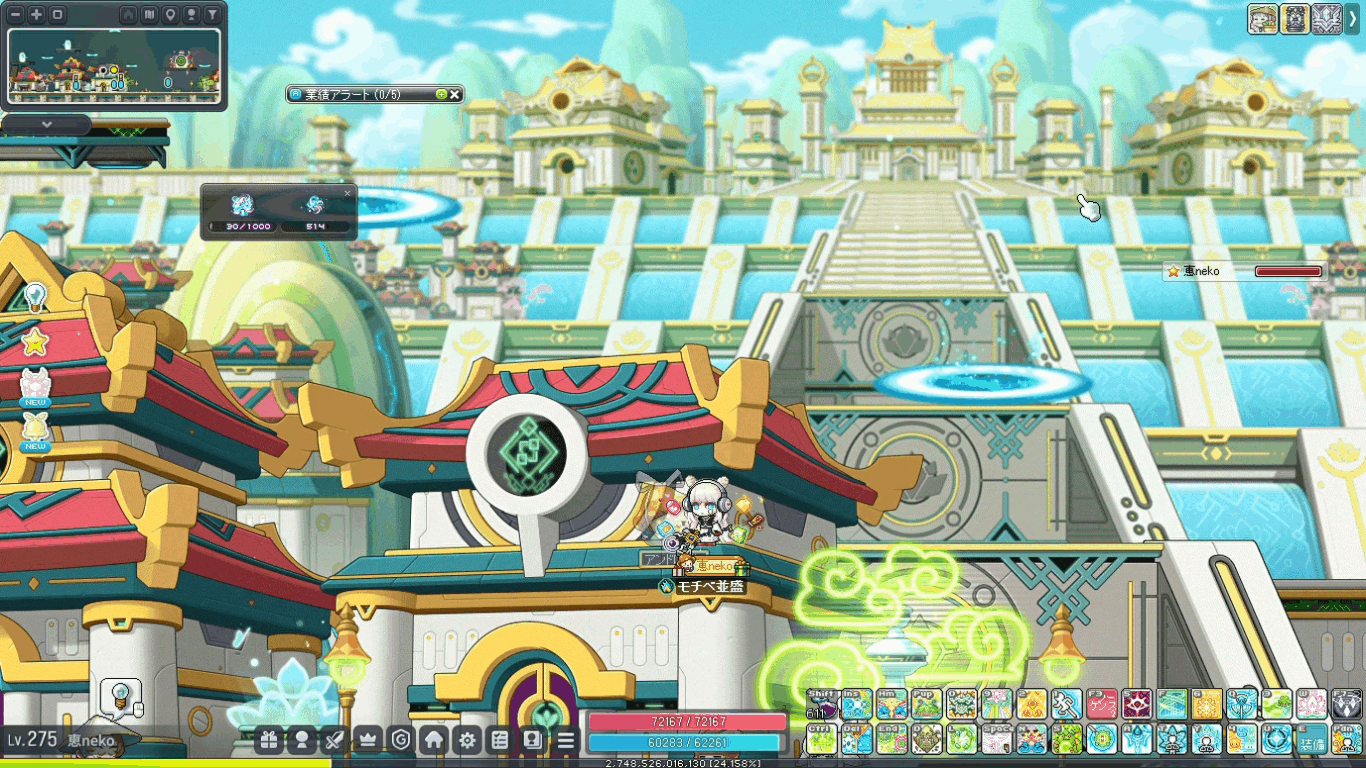Open the yellow star notification icon
Viewport: 1366px width, 768px height.
pos(35,342)
